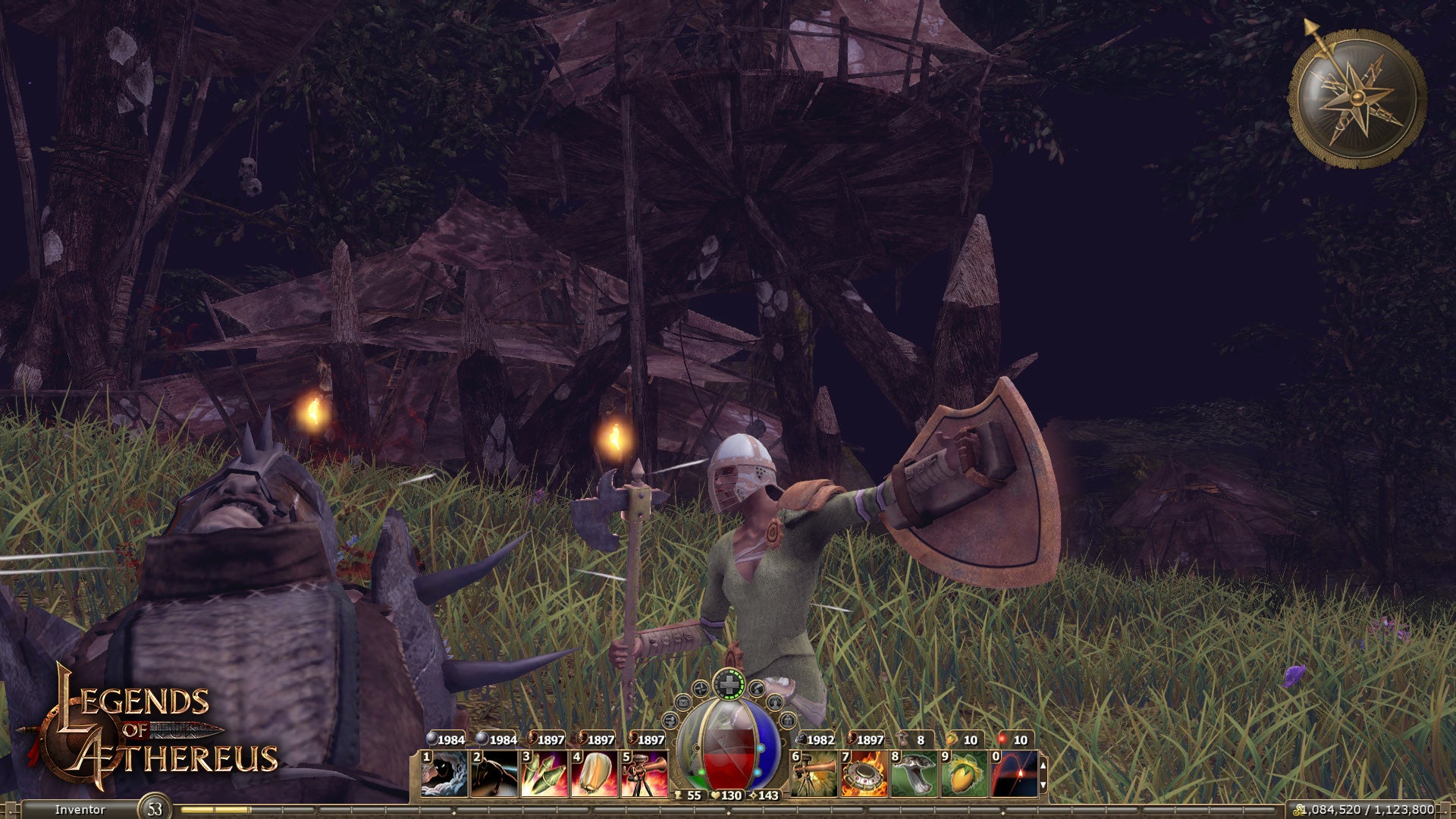Trigger the flaming disc mine in slot 7
This screenshot has height=819, width=1456.
click(x=864, y=773)
